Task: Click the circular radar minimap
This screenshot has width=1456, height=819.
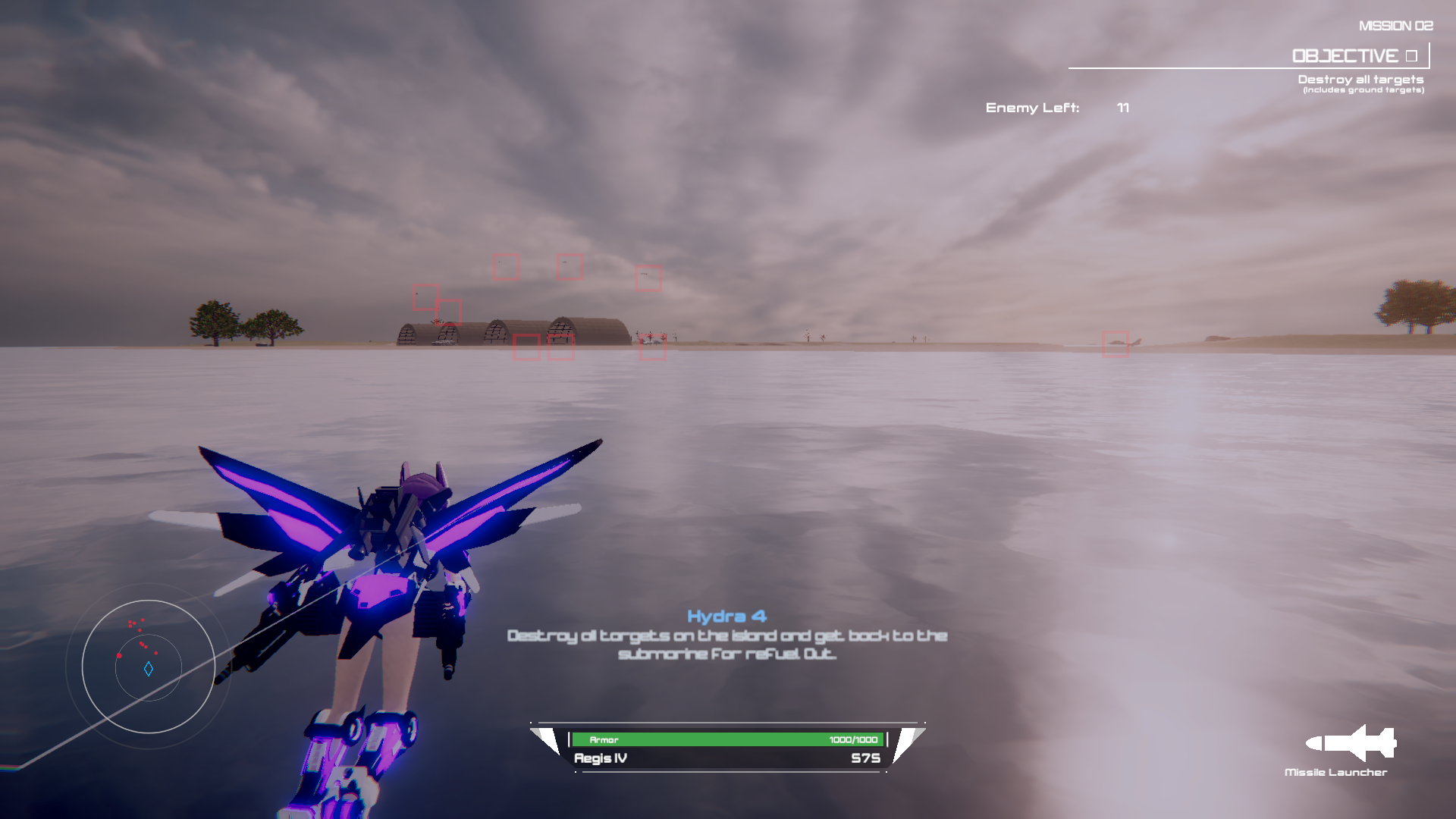Action: click(x=149, y=667)
